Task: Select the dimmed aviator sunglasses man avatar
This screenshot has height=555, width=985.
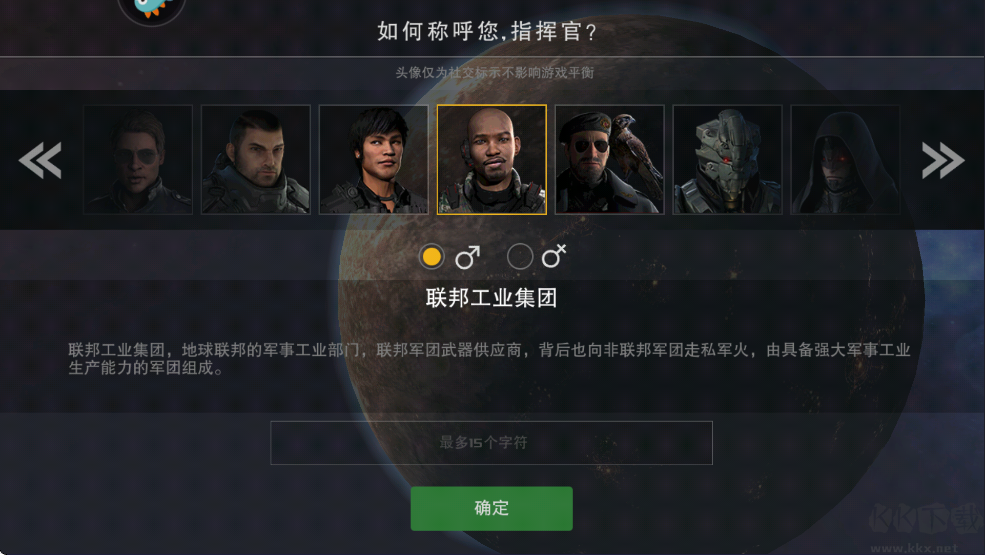Action: pyautogui.click(x=138, y=160)
